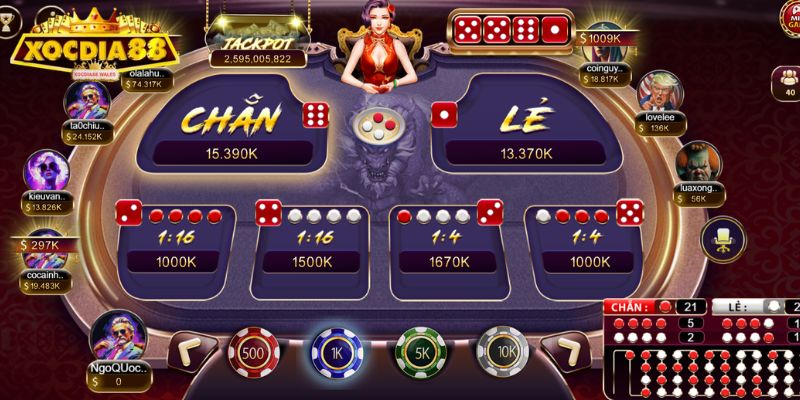Place a bet on the 1000K 1:16 panel

176,243
